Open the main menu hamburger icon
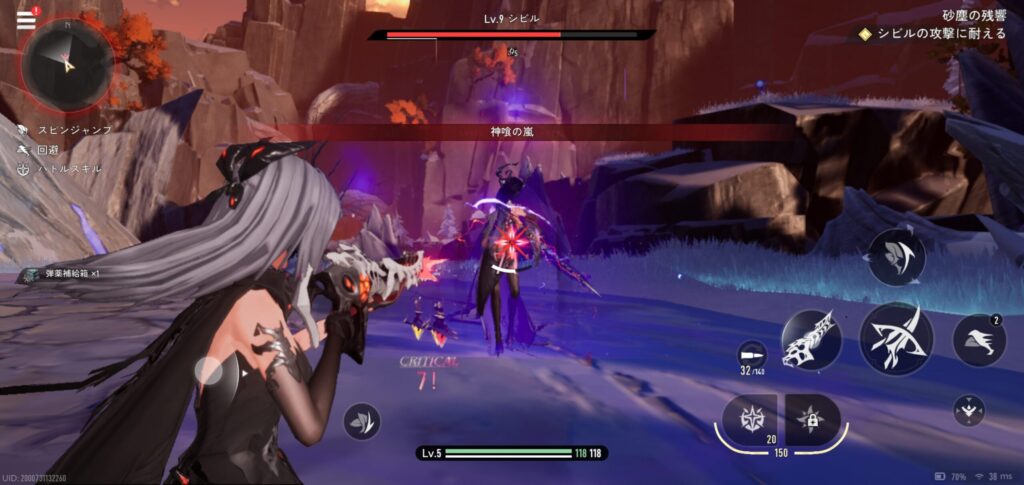The image size is (1024, 485). [27, 18]
